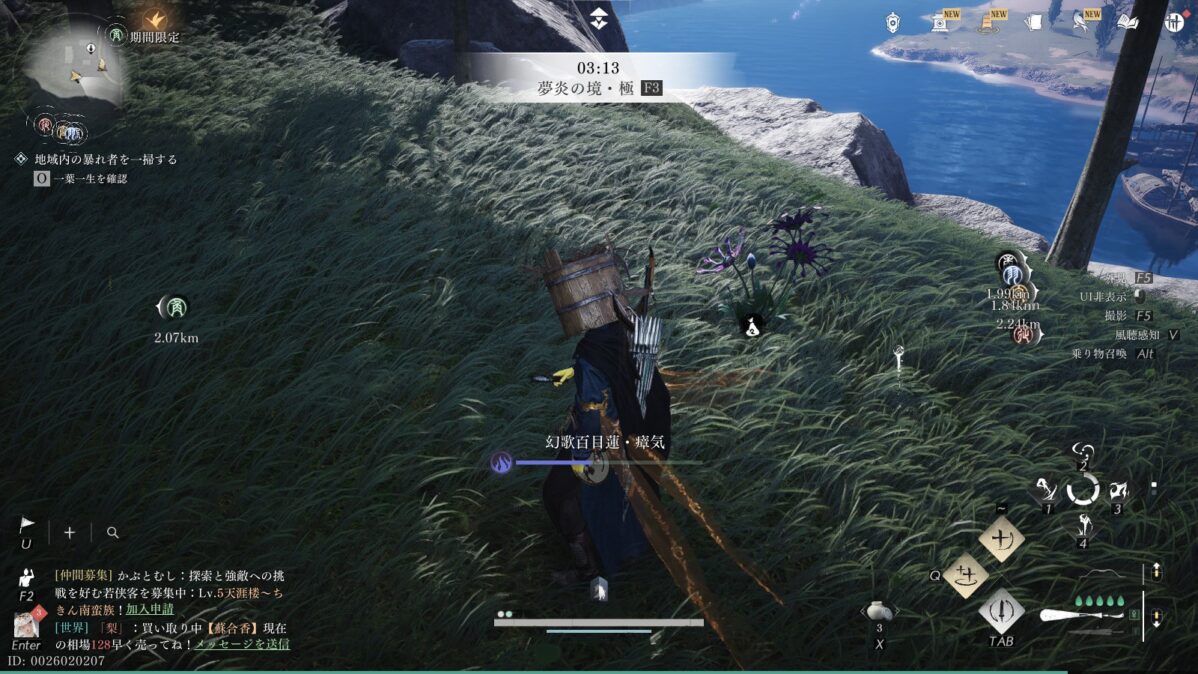Use the white jar consumable item
1198x674 pixels.
click(879, 611)
